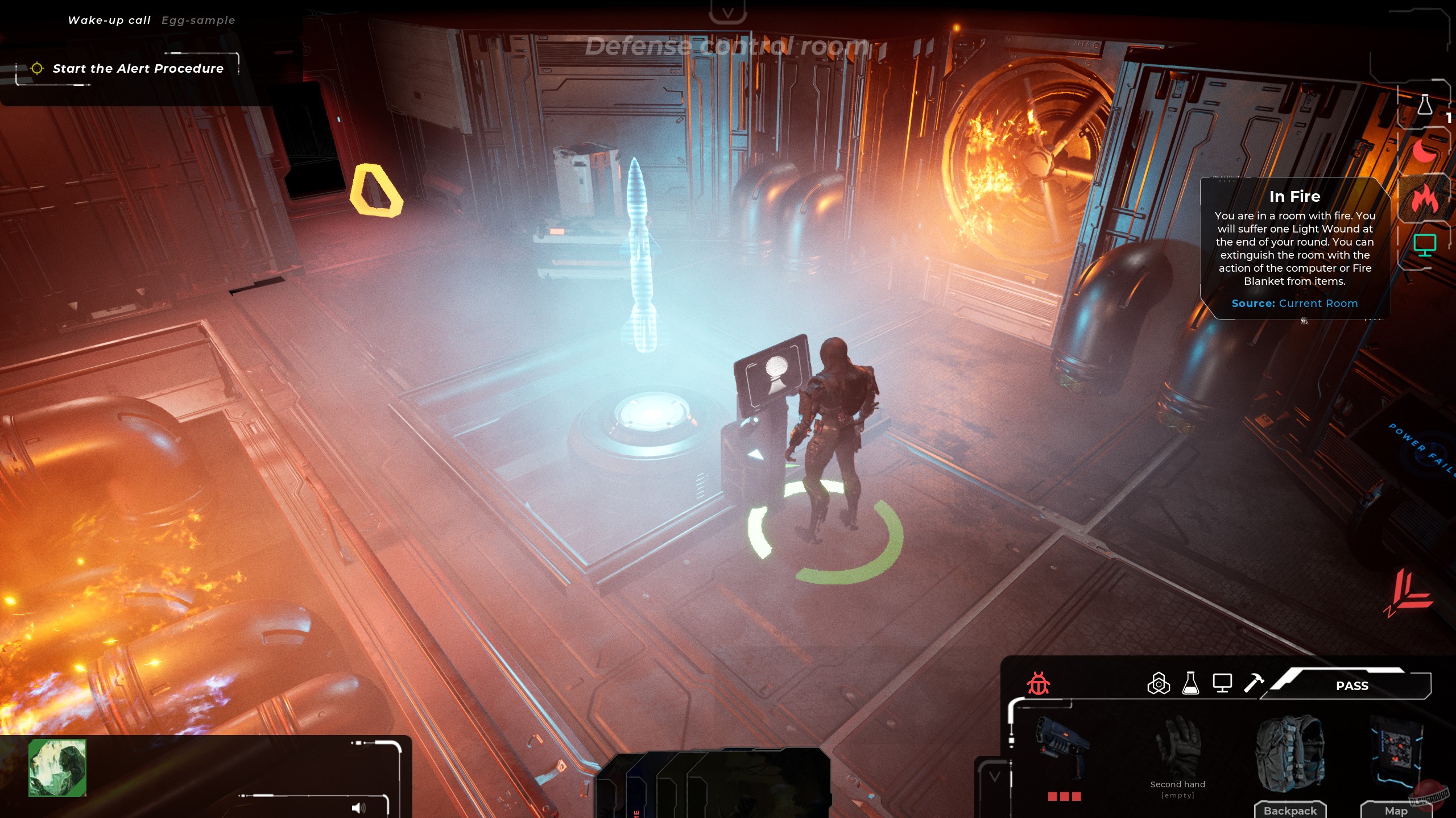Switch to the Wake-up call tab
Image resolution: width=1456 pixels, height=818 pixels.
[109, 19]
